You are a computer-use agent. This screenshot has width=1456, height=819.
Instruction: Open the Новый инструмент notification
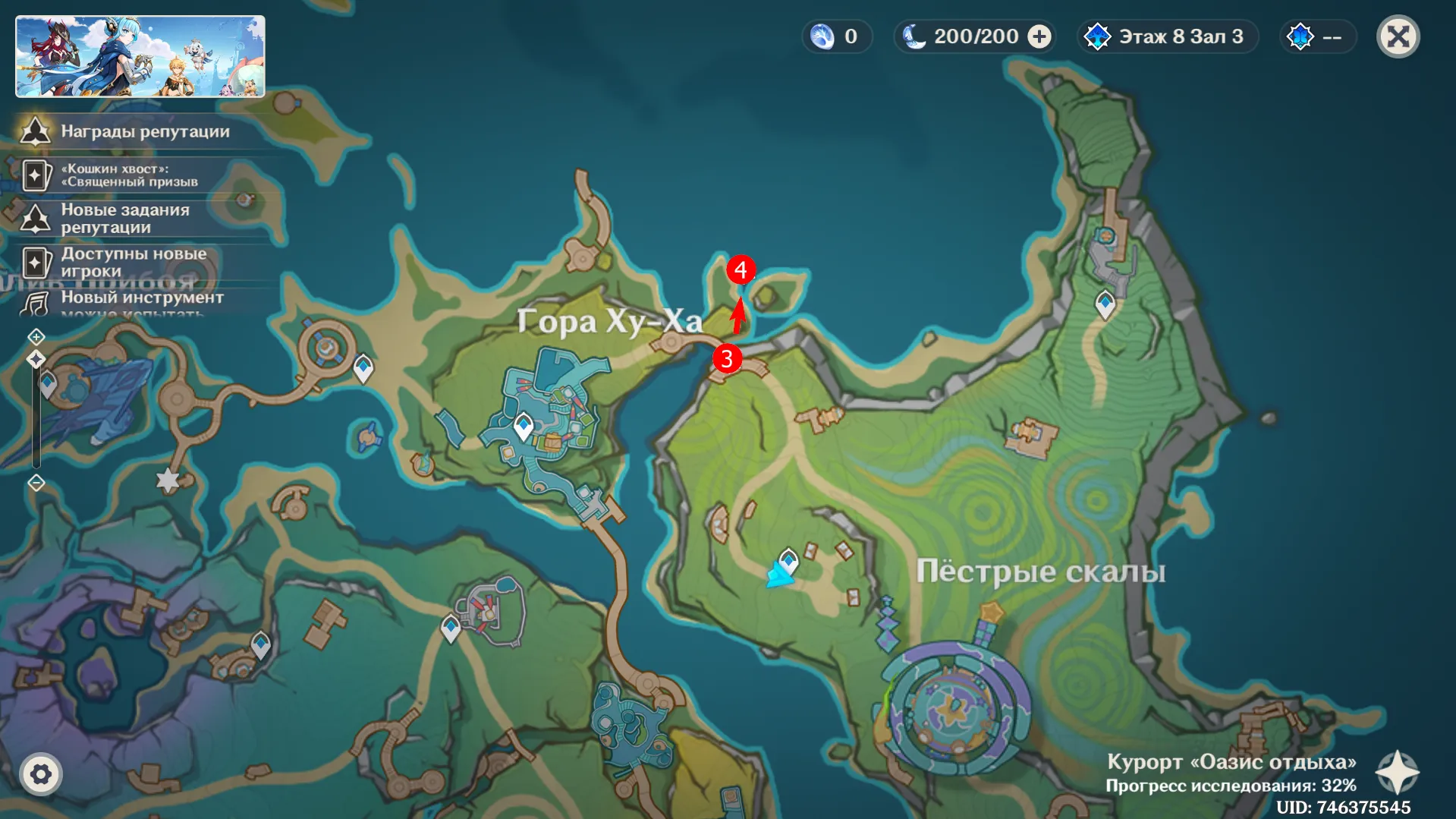click(x=142, y=298)
